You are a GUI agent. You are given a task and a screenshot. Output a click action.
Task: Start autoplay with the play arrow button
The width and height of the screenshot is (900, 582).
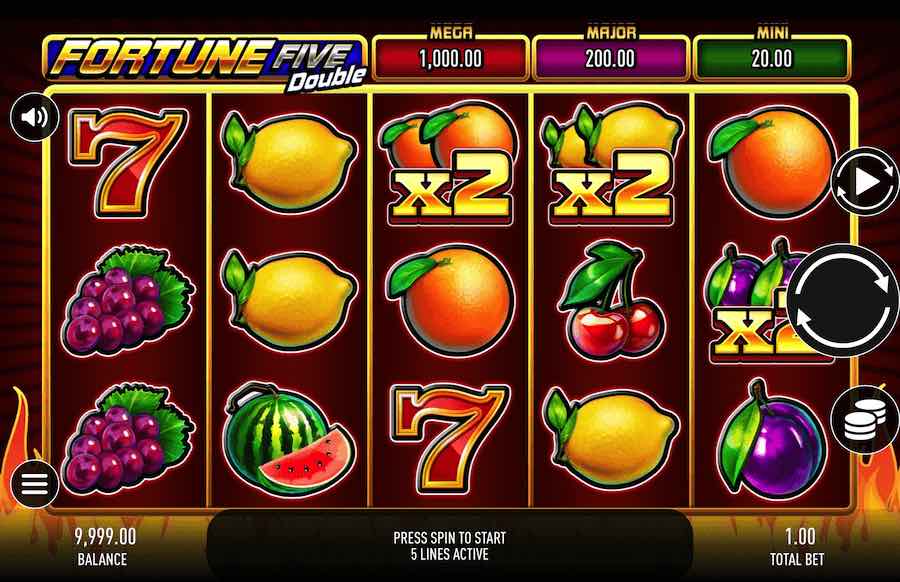[x=865, y=181]
